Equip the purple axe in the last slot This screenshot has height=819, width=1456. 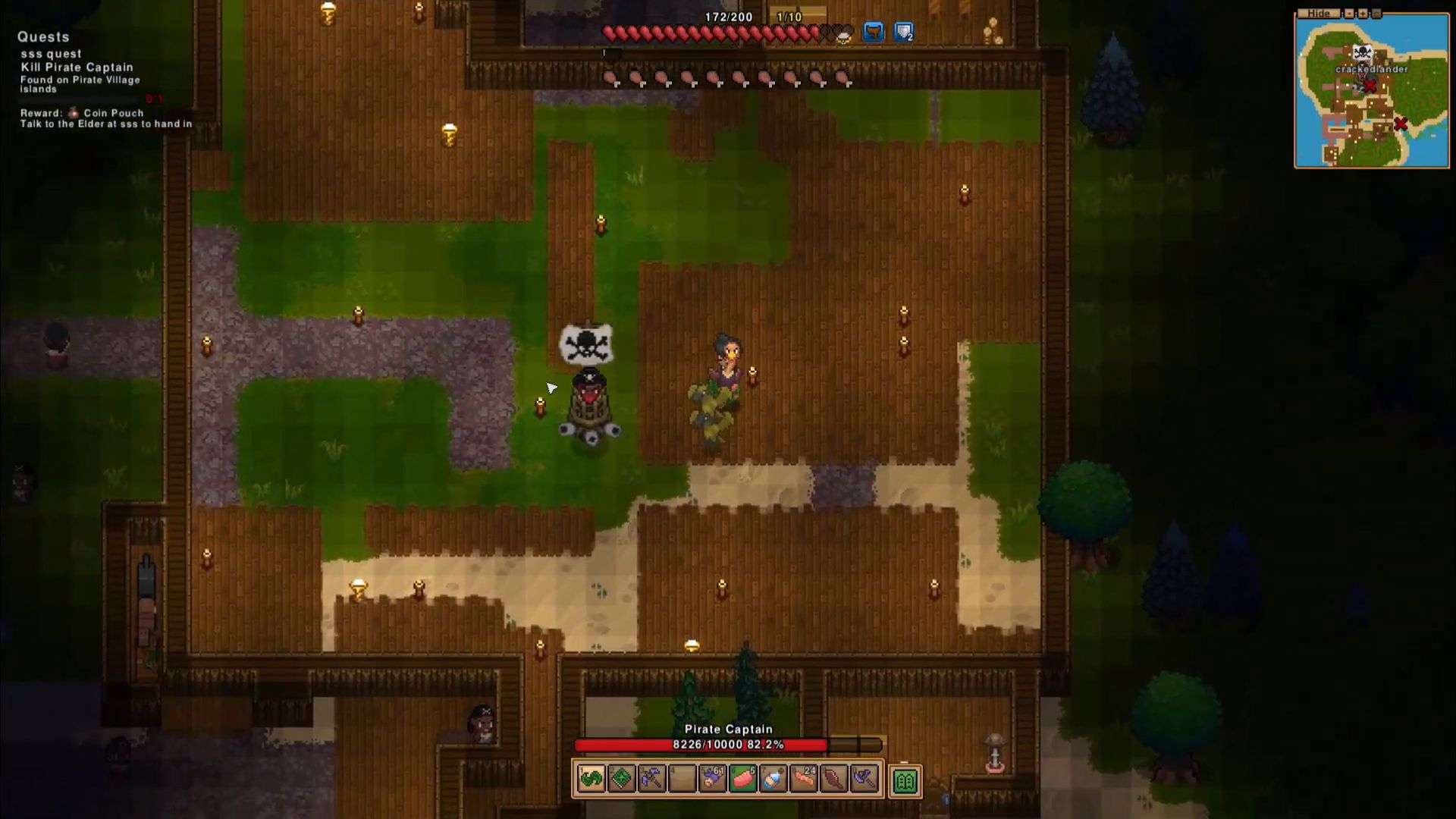[x=864, y=779]
